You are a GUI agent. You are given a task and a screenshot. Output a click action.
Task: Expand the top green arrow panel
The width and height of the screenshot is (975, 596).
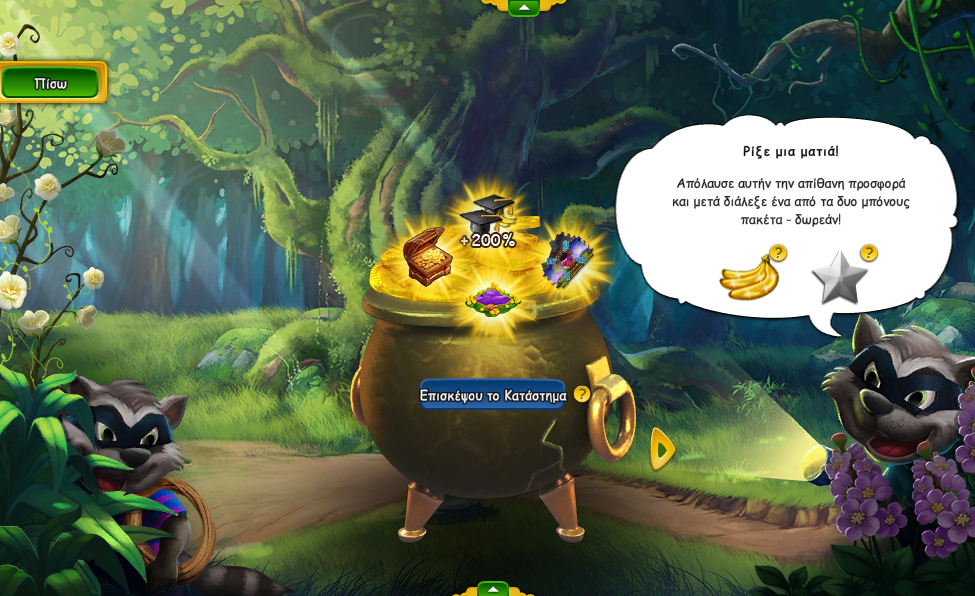[x=523, y=7]
